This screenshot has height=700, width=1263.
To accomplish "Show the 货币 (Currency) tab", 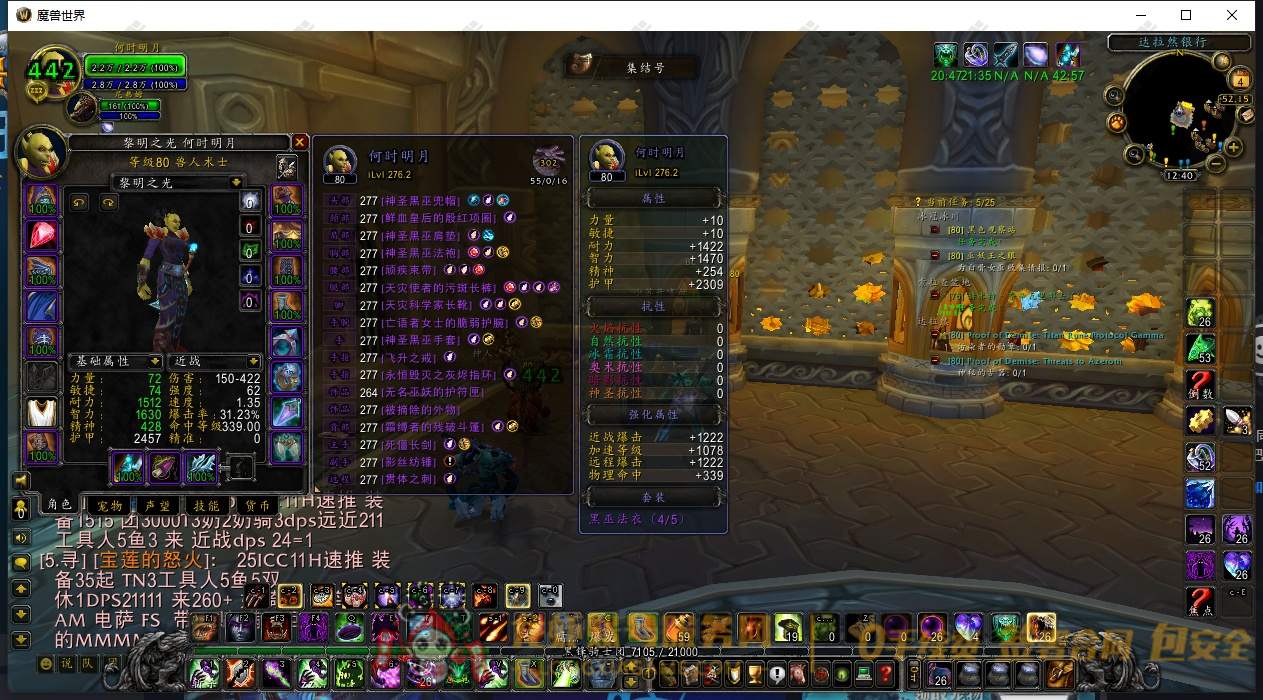I will tap(257, 506).
